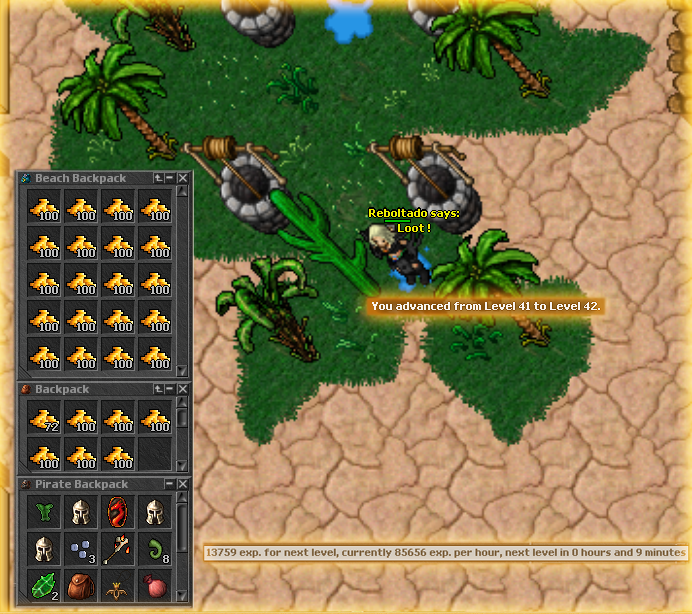Close the middle Backpack window

(183, 389)
